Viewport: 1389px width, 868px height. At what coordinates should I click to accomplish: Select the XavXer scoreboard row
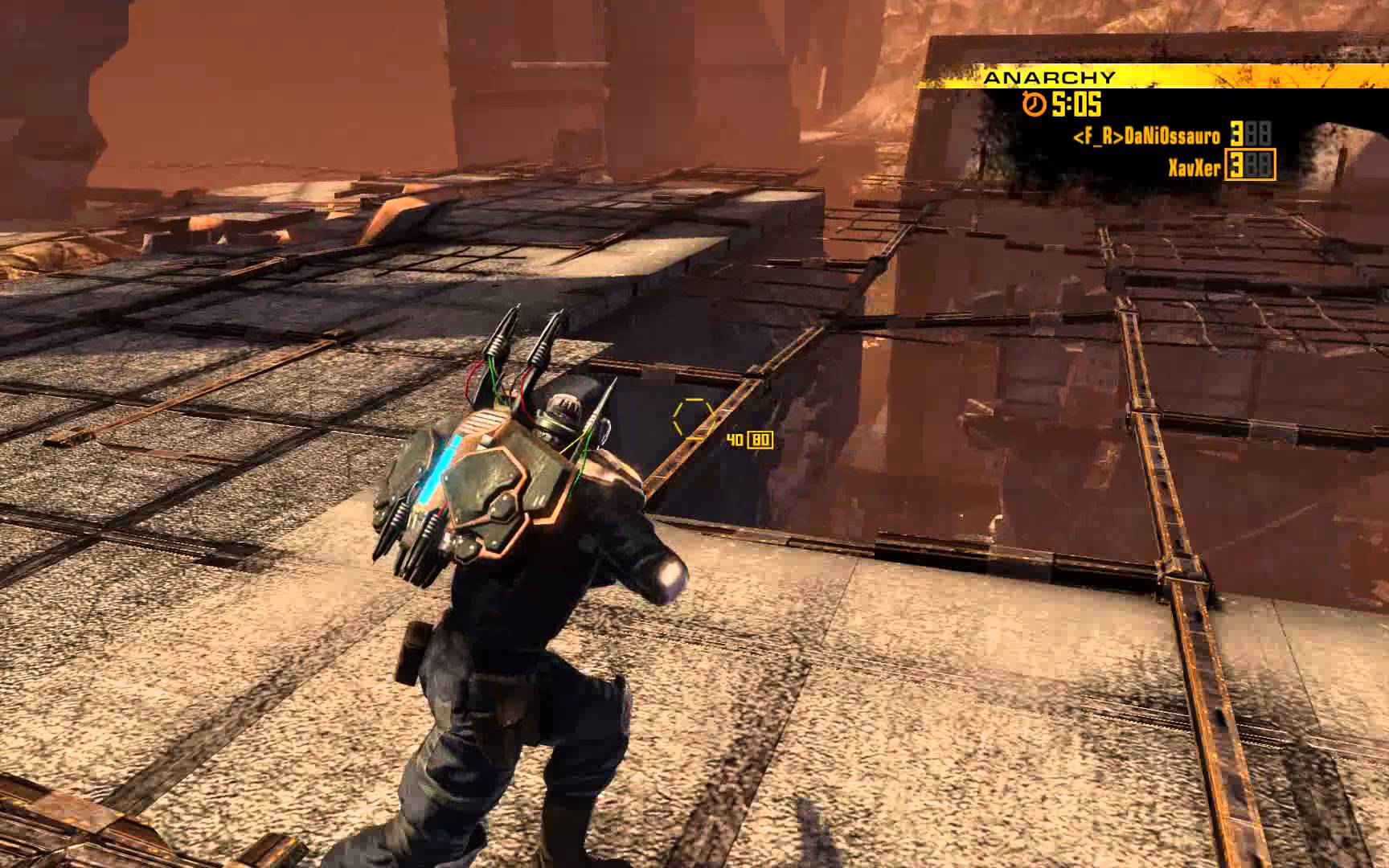point(1218,166)
